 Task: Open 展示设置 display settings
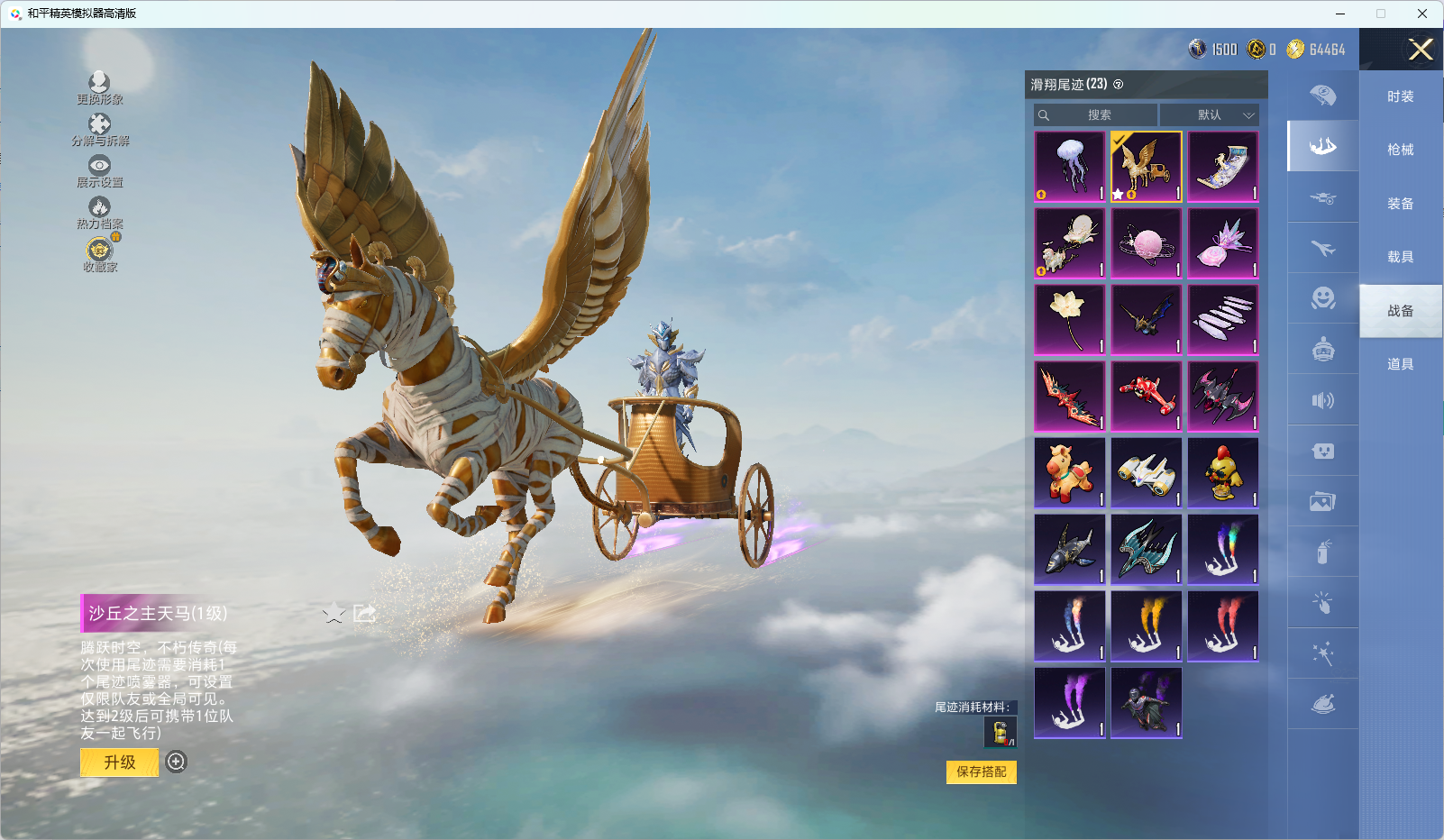(99, 171)
